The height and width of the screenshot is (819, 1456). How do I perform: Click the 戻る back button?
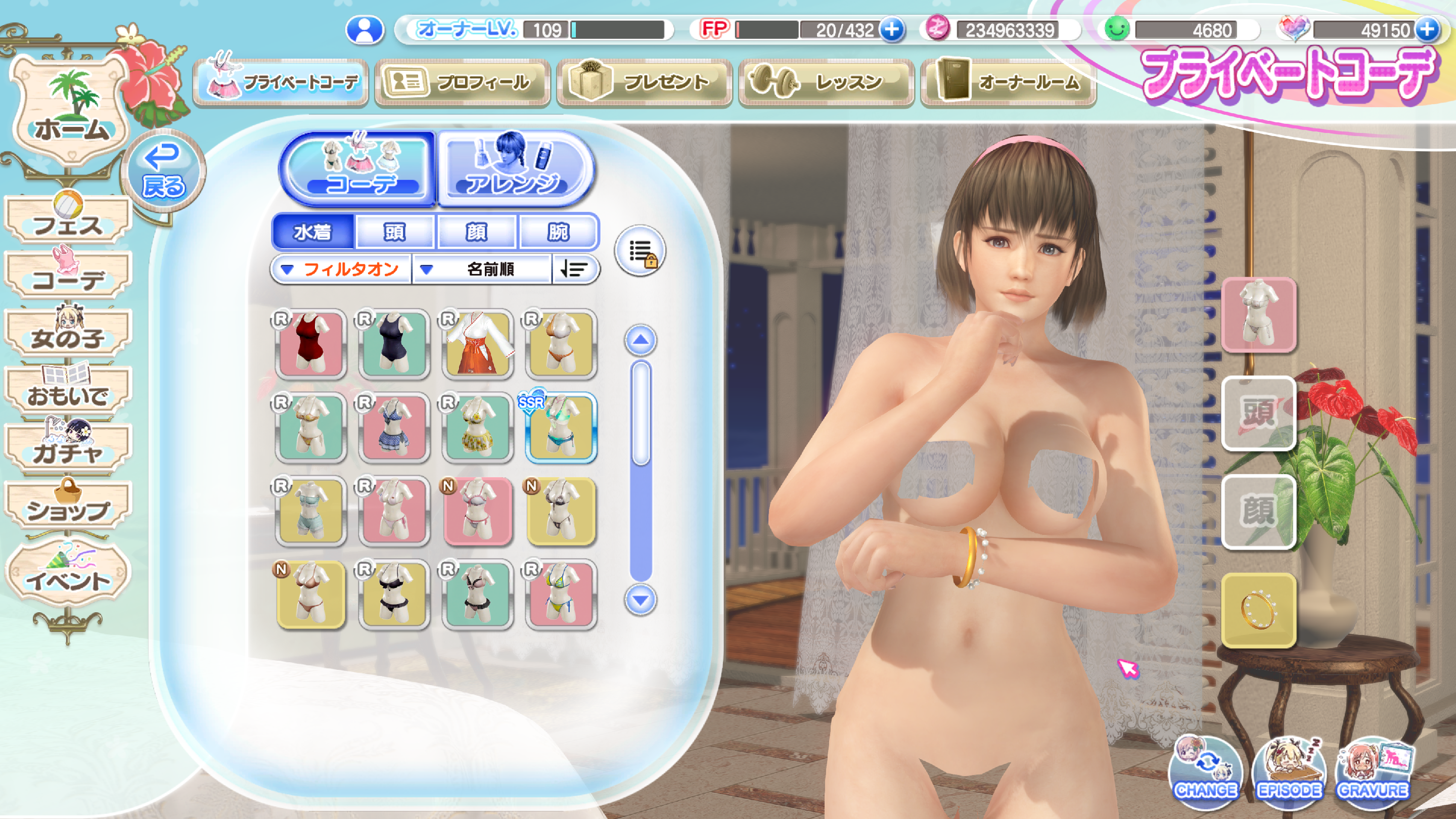click(x=163, y=171)
